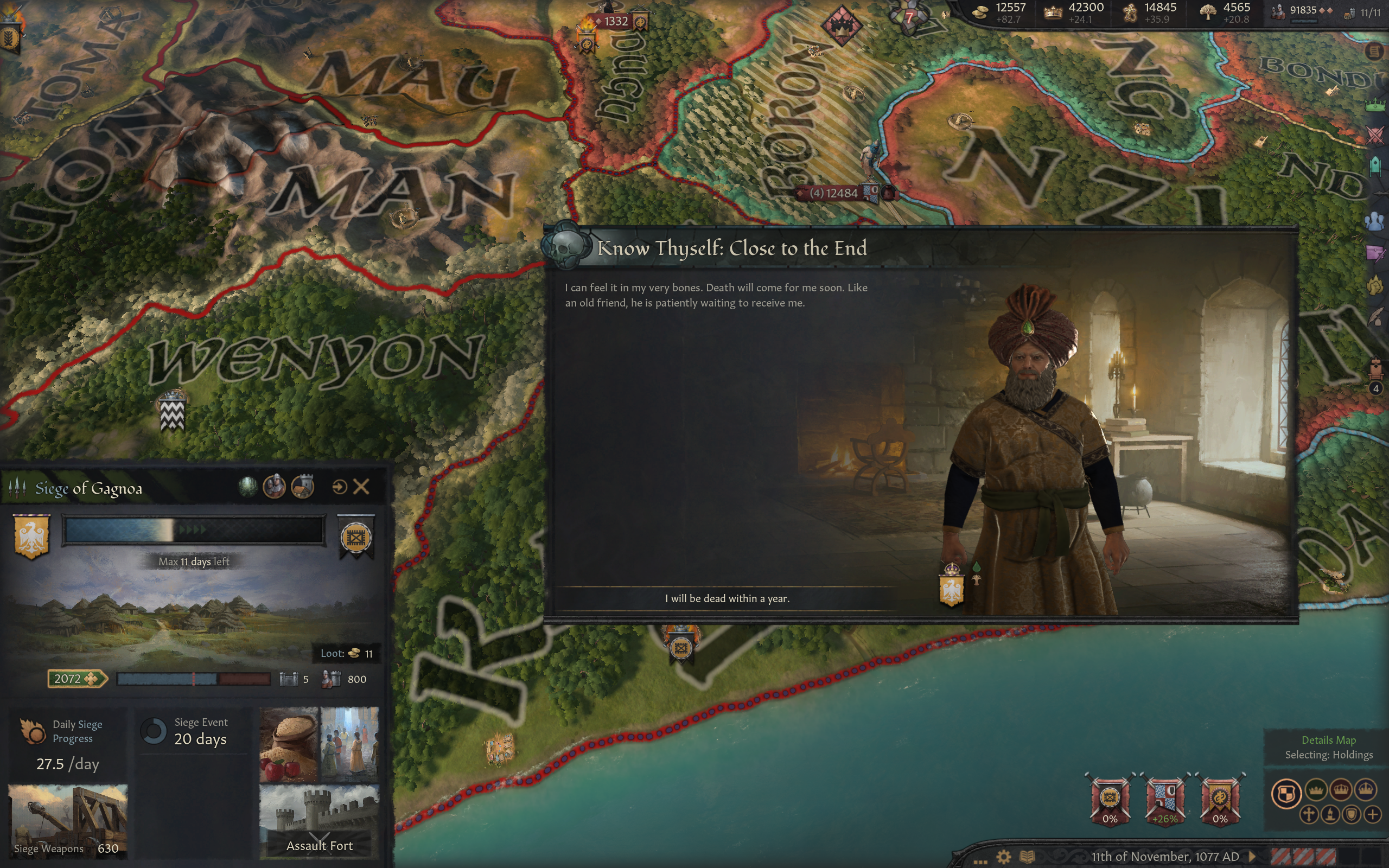This screenshot has width=1389, height=868.
Task: Click the go-to-siege-location arrow icon
Action: 339,487
